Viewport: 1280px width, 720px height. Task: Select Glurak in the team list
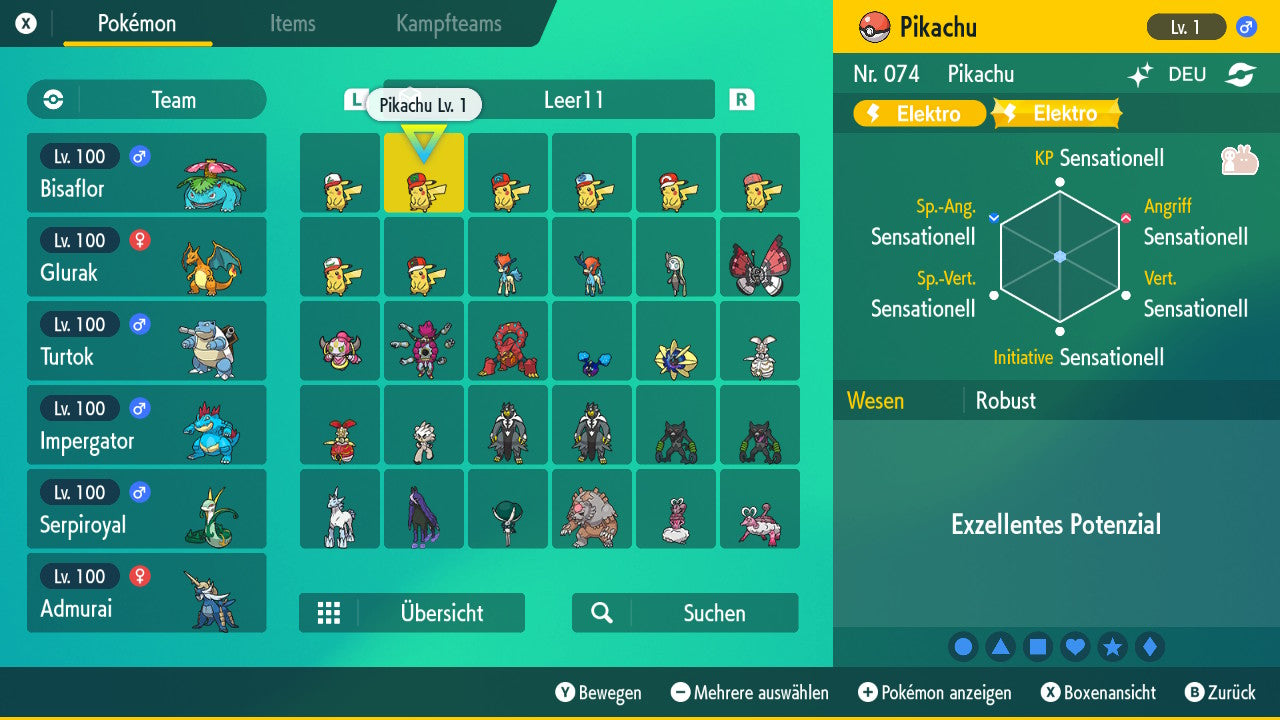coord(147,256)
